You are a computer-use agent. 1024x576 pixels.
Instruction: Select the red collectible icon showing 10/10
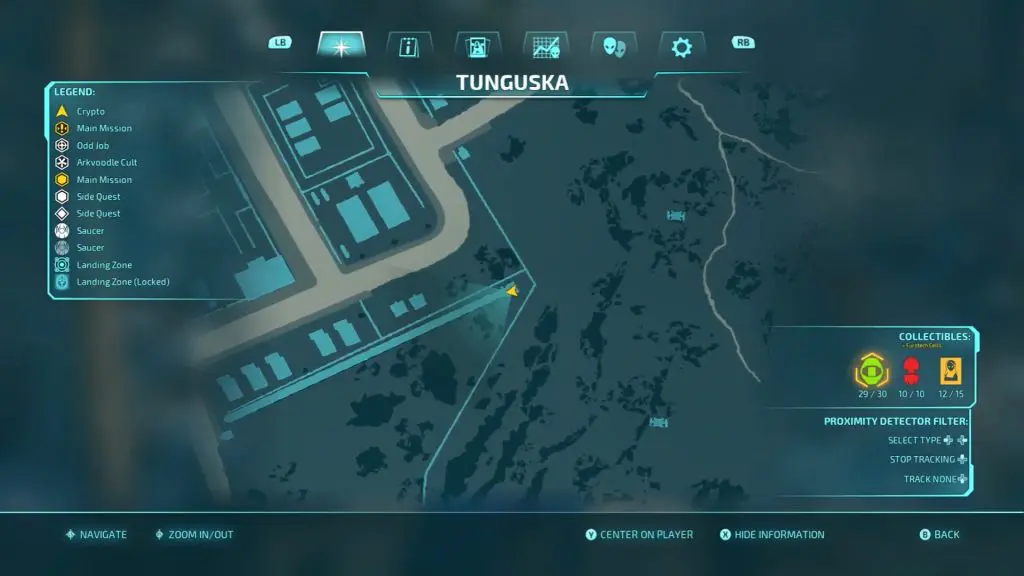click(x=910, y=373)
